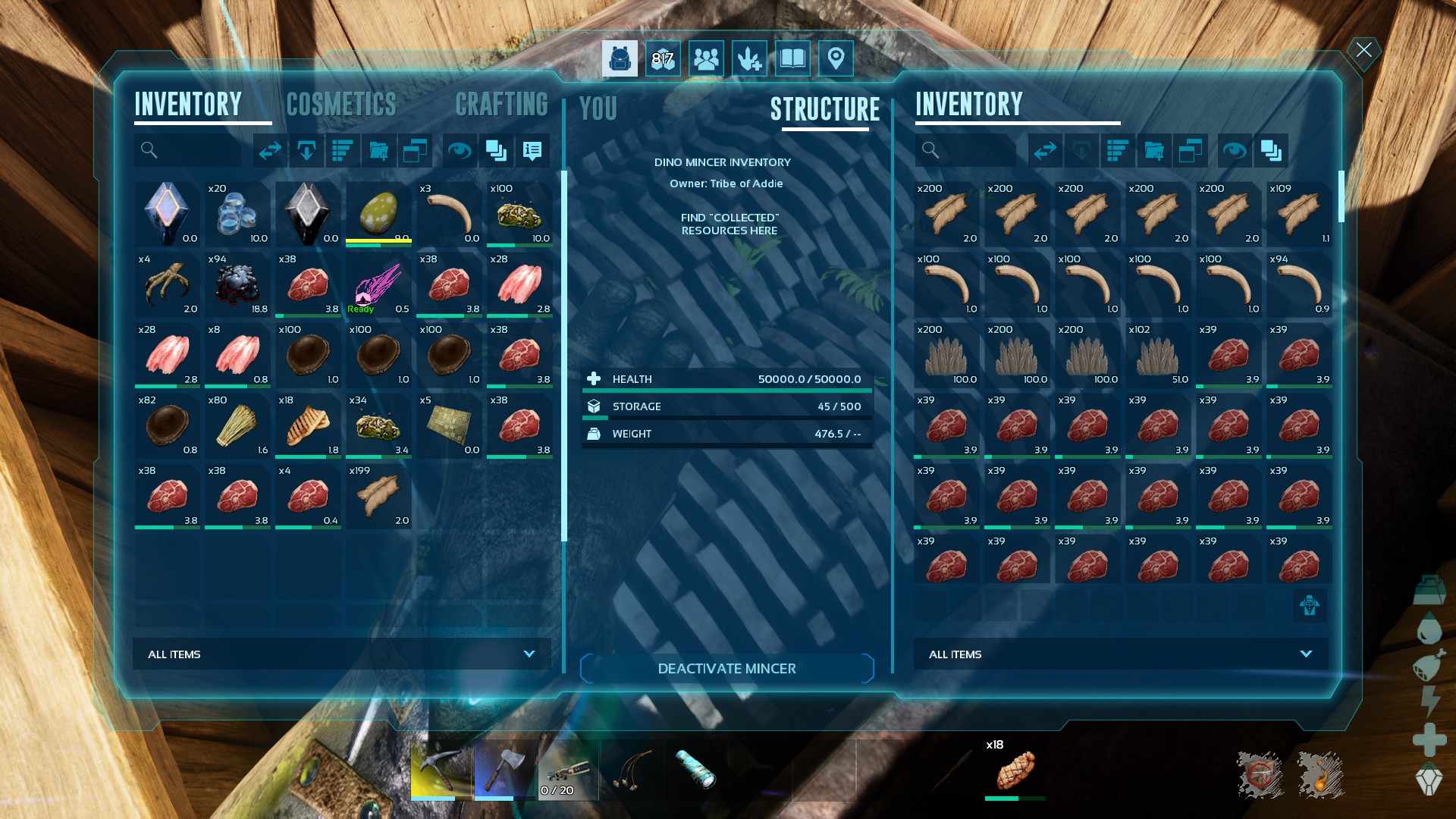Deactivate the mincer
The width and height of the screenshot is (1456, 819).
pyautogui.click(x=726, y=668)
